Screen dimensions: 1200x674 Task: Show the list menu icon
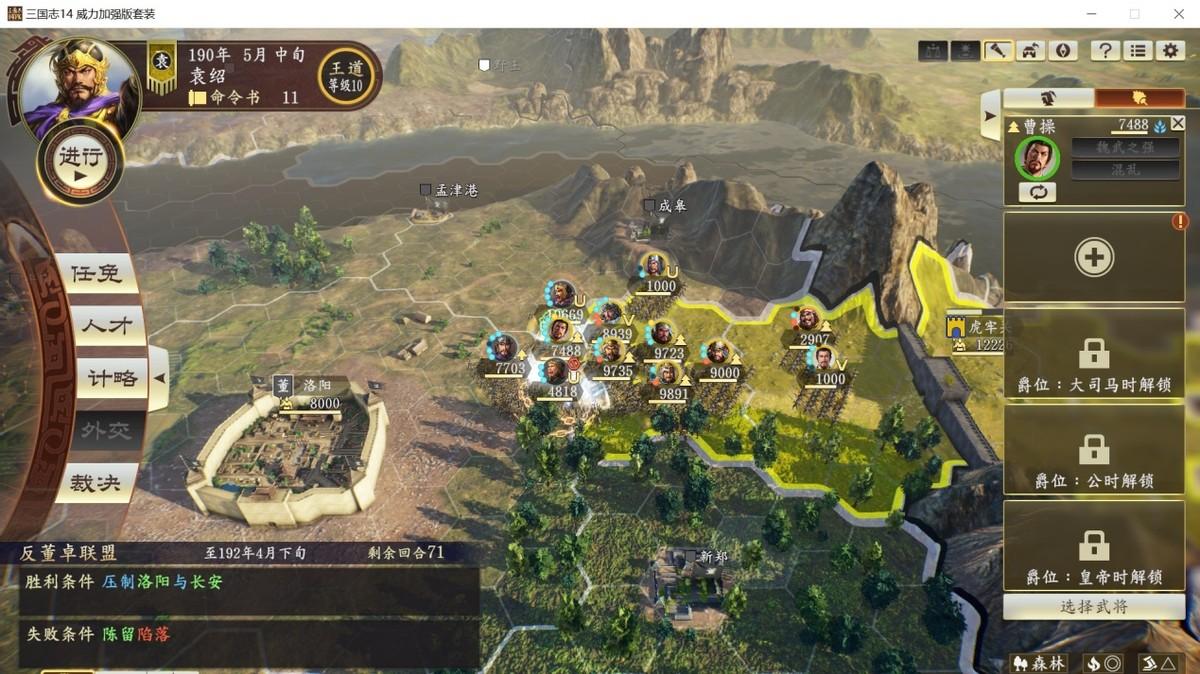1137,51
